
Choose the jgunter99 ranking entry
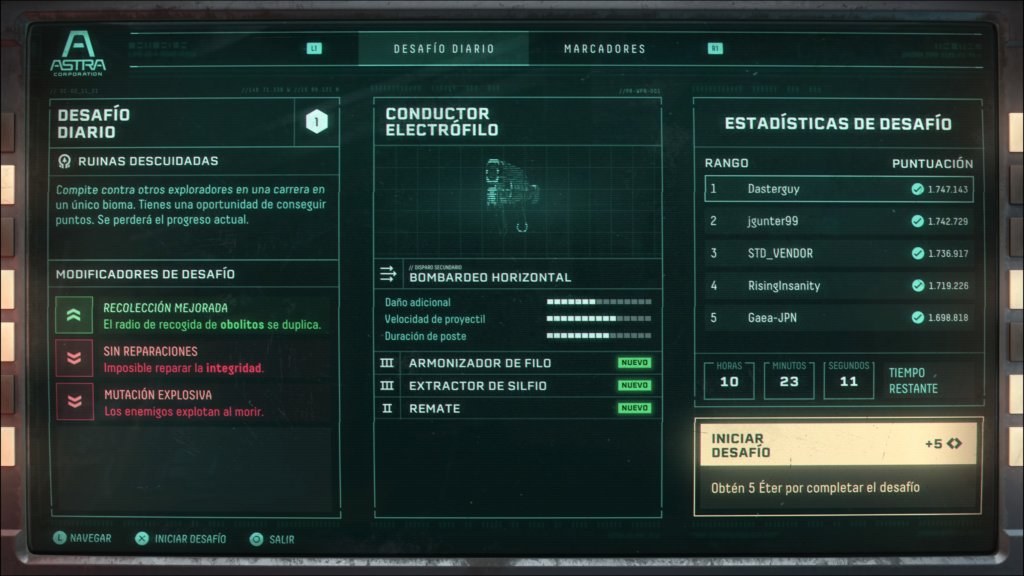pyautogui.click(x=838, y=221)
